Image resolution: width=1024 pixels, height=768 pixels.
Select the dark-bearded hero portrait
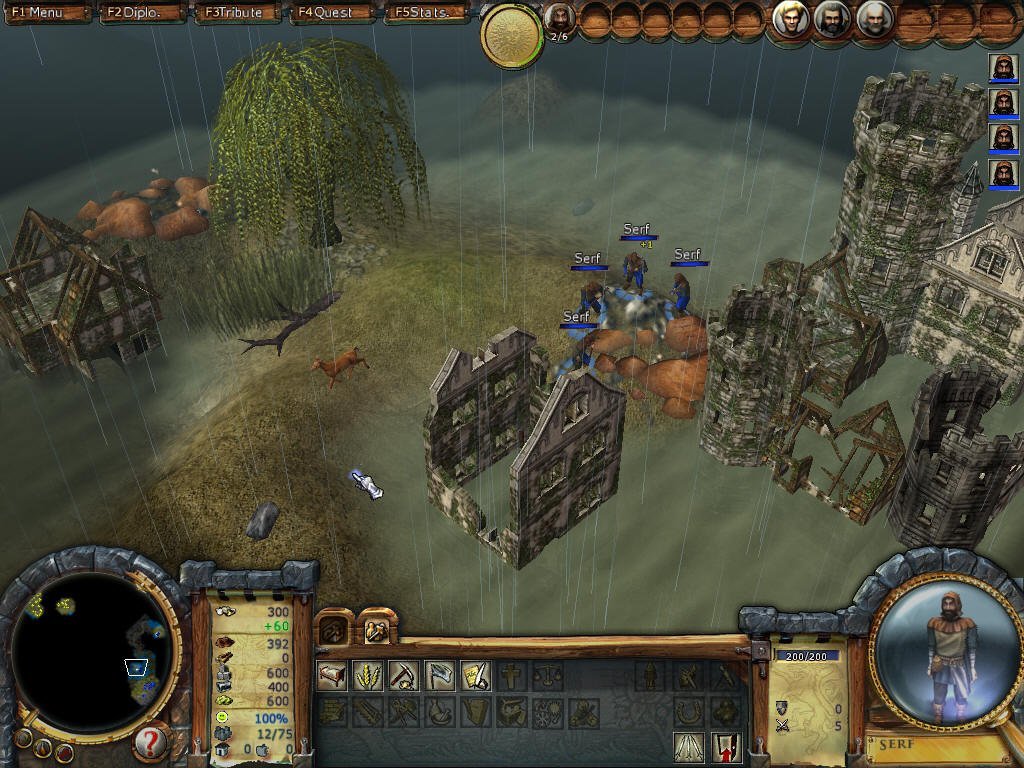point(832,19)
